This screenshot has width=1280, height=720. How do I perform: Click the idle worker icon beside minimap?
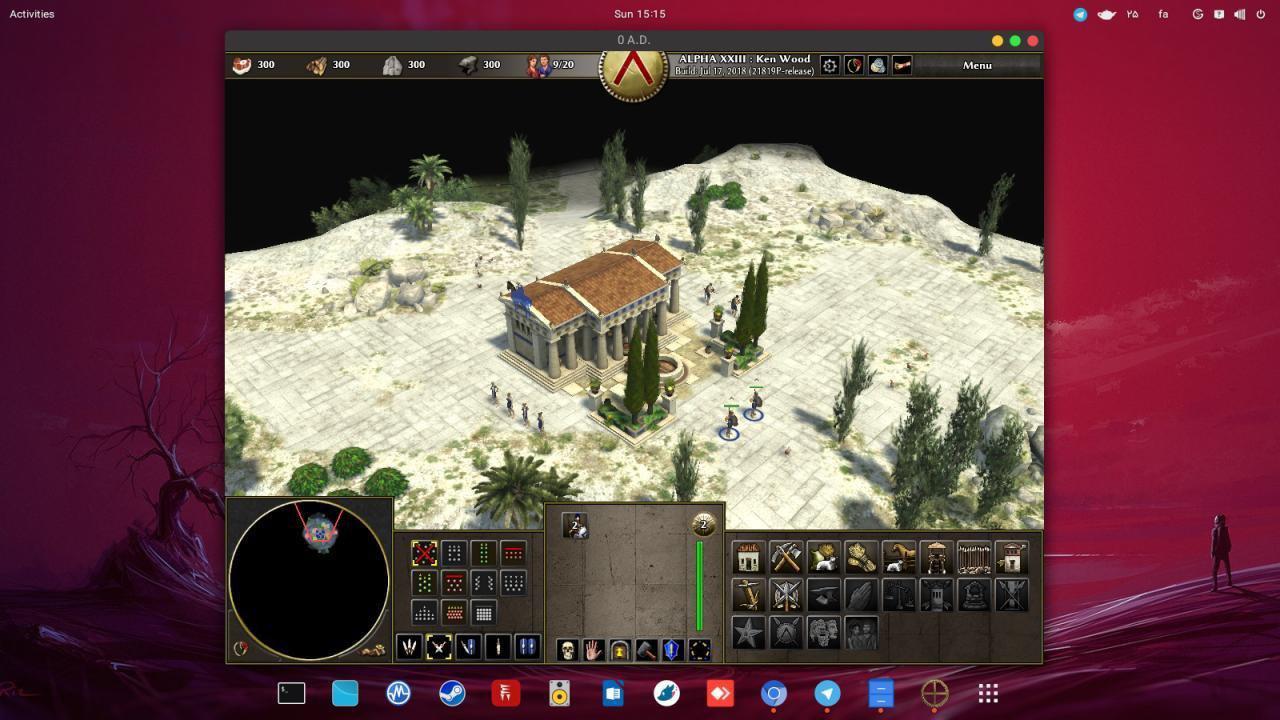click(374, 650)
